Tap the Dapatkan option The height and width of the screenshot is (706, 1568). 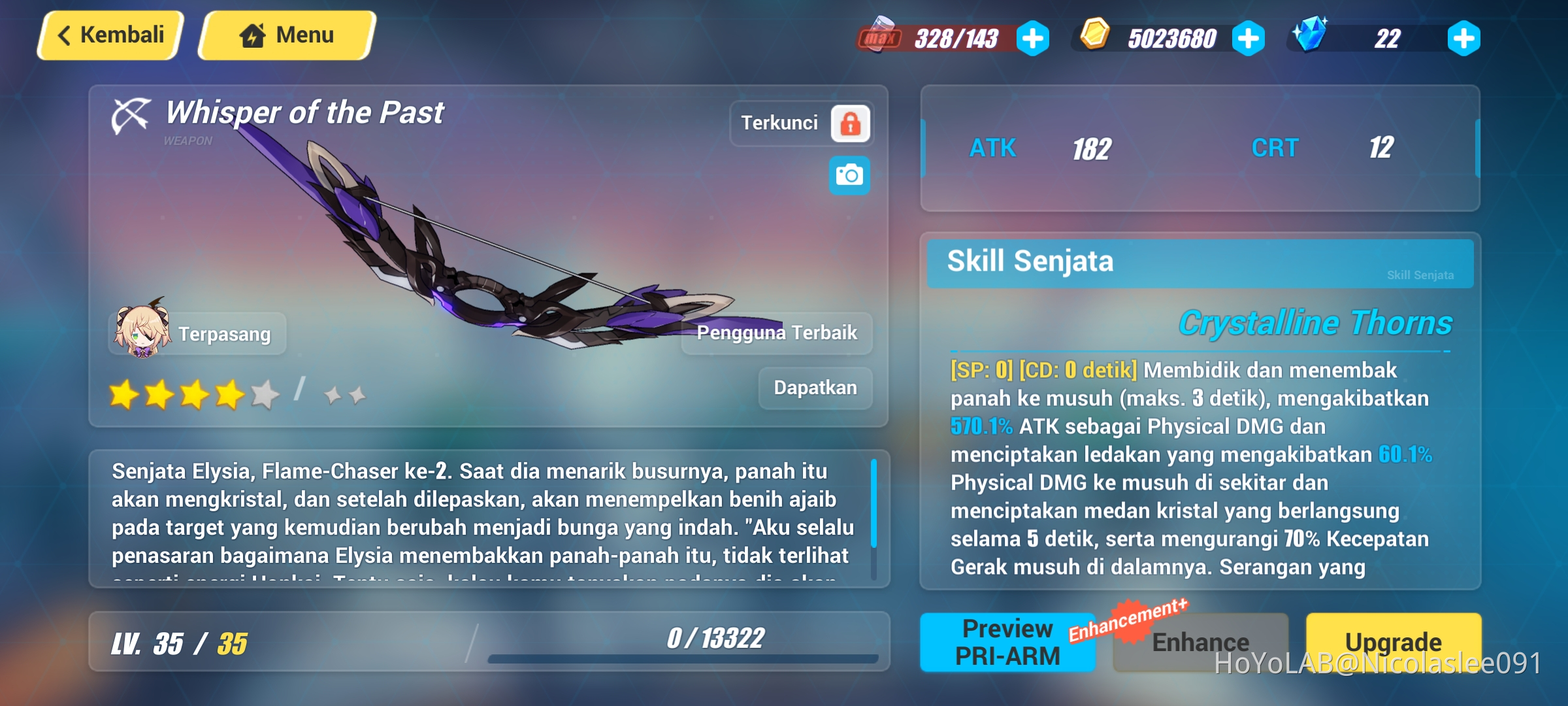815,387
